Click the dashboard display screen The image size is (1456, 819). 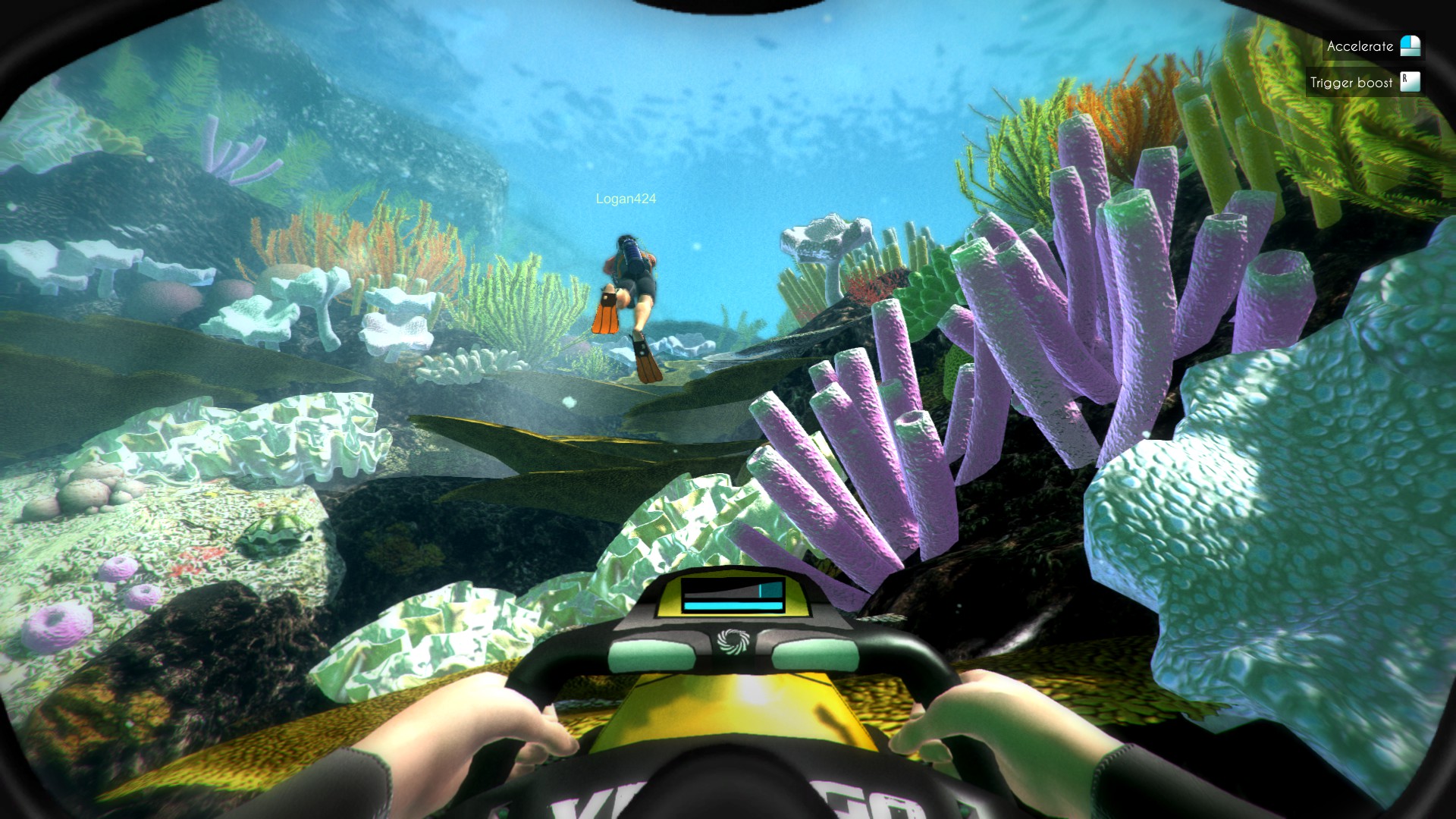733,596
